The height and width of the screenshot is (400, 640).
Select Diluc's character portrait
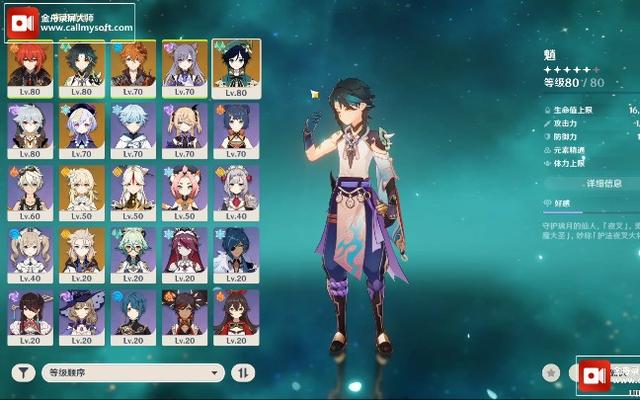point(30,67)
